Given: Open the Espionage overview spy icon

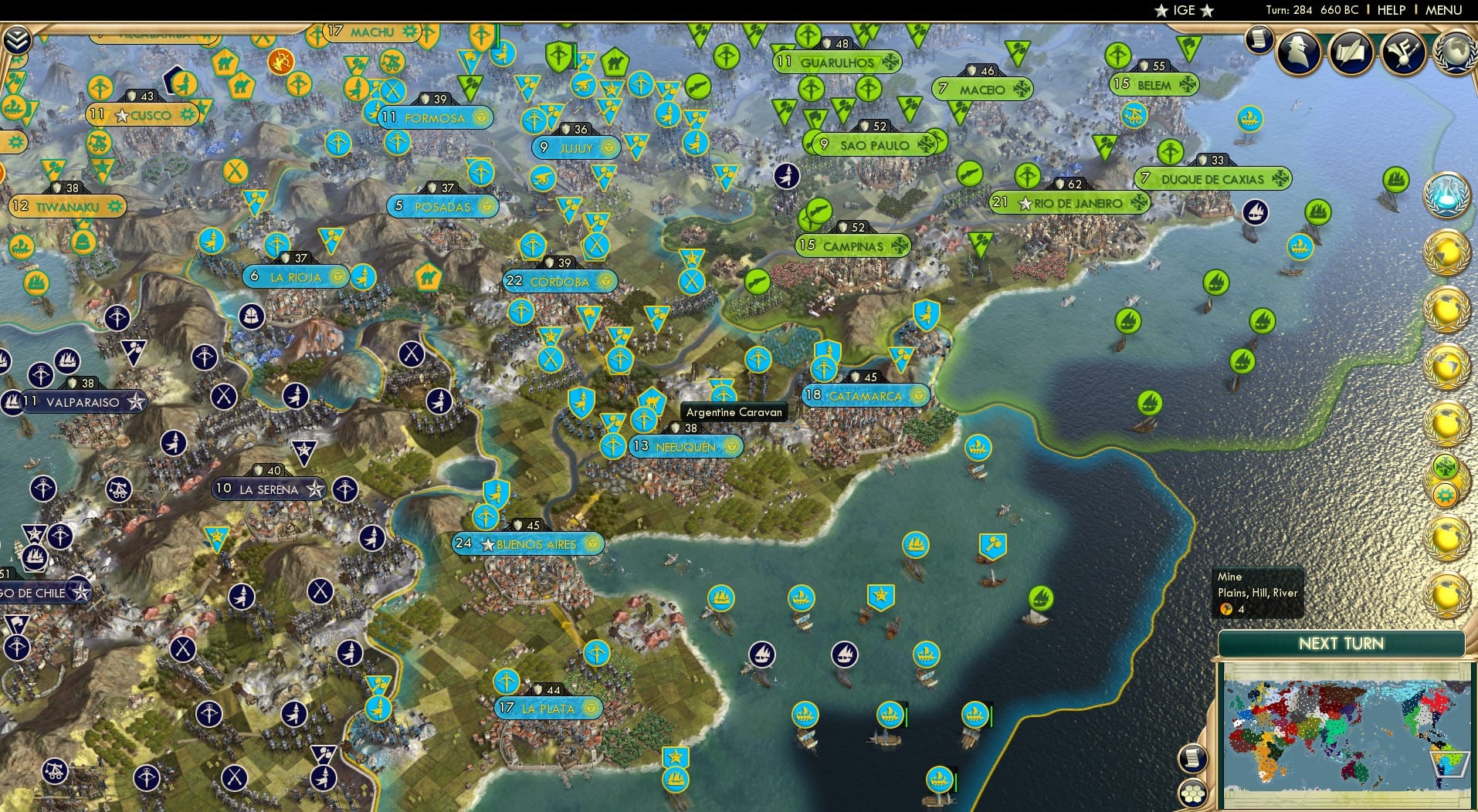Looking at the screenshot, I should point(1297,52).
